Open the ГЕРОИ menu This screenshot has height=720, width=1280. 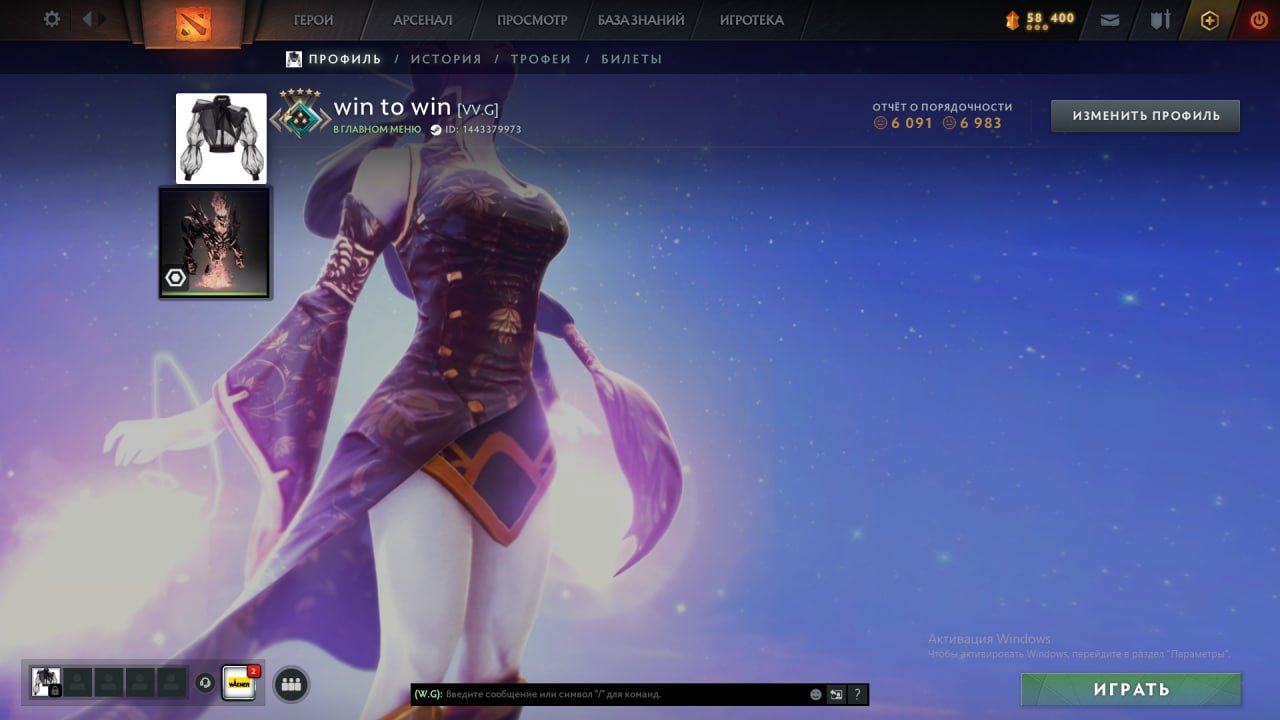point(313,20)
